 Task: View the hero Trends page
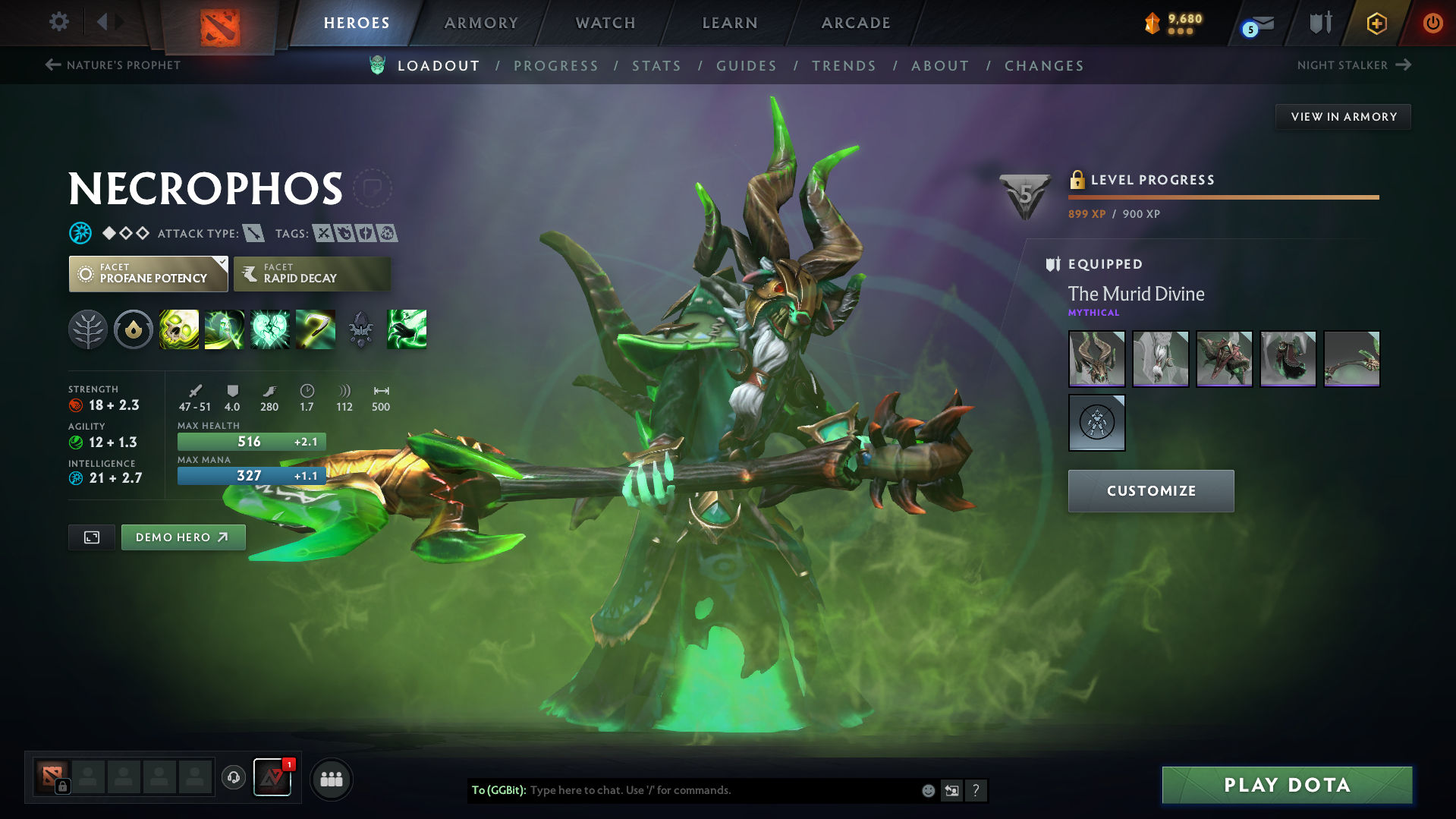tap(844, 66)
